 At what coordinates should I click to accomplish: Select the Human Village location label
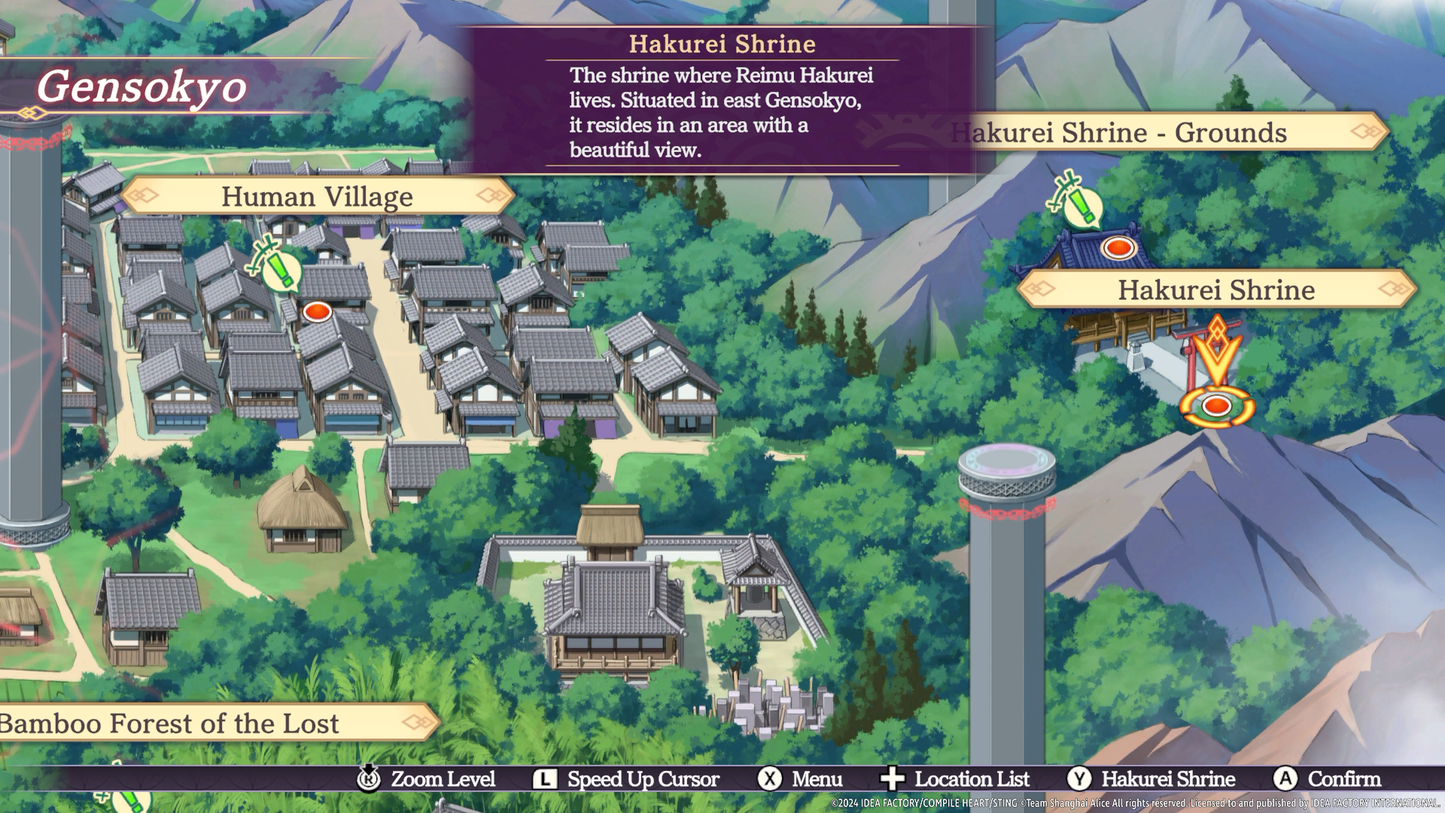point(317,196)
